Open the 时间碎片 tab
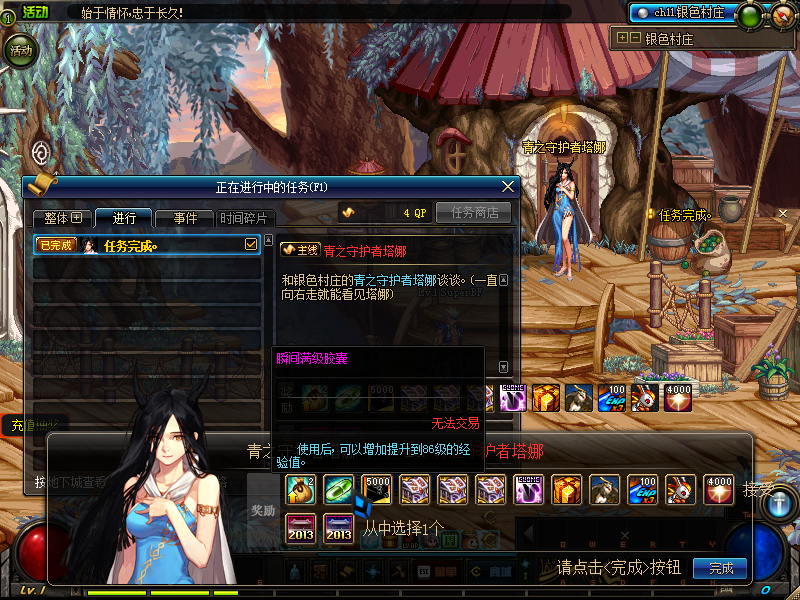 click(244, 217)
